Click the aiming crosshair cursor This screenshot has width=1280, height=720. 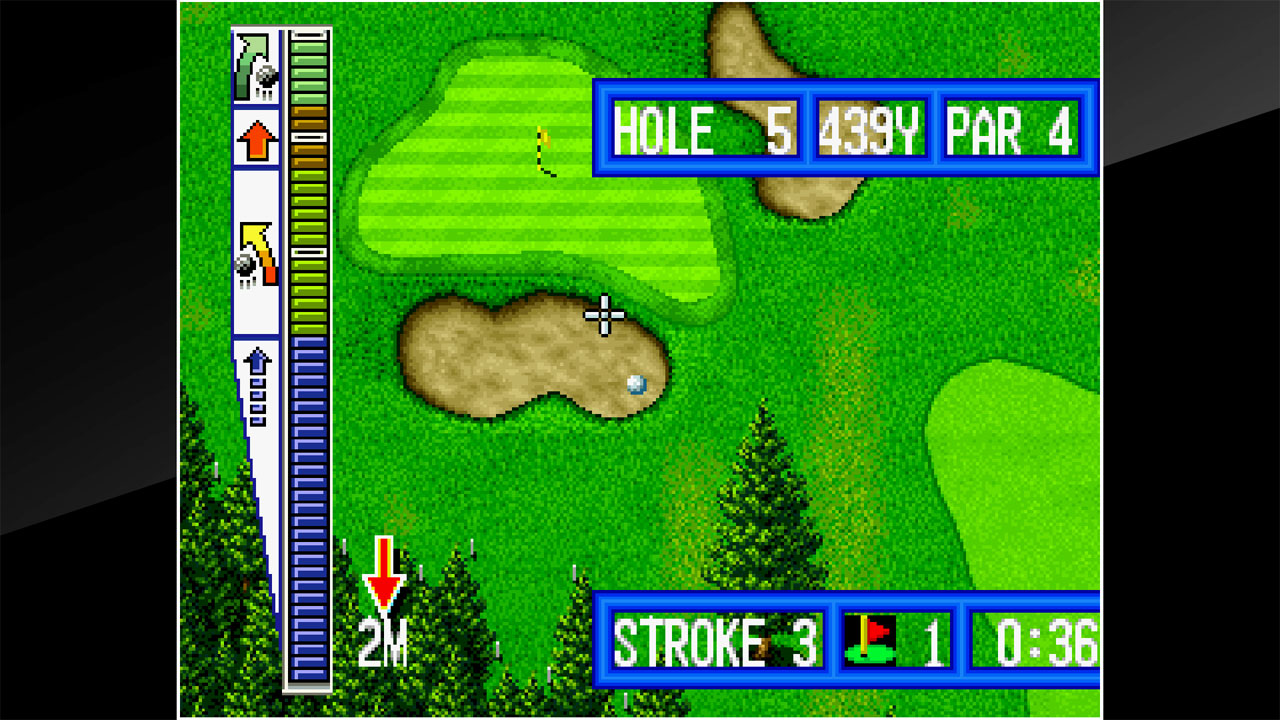pyautogui.click(x=605, y=314)
